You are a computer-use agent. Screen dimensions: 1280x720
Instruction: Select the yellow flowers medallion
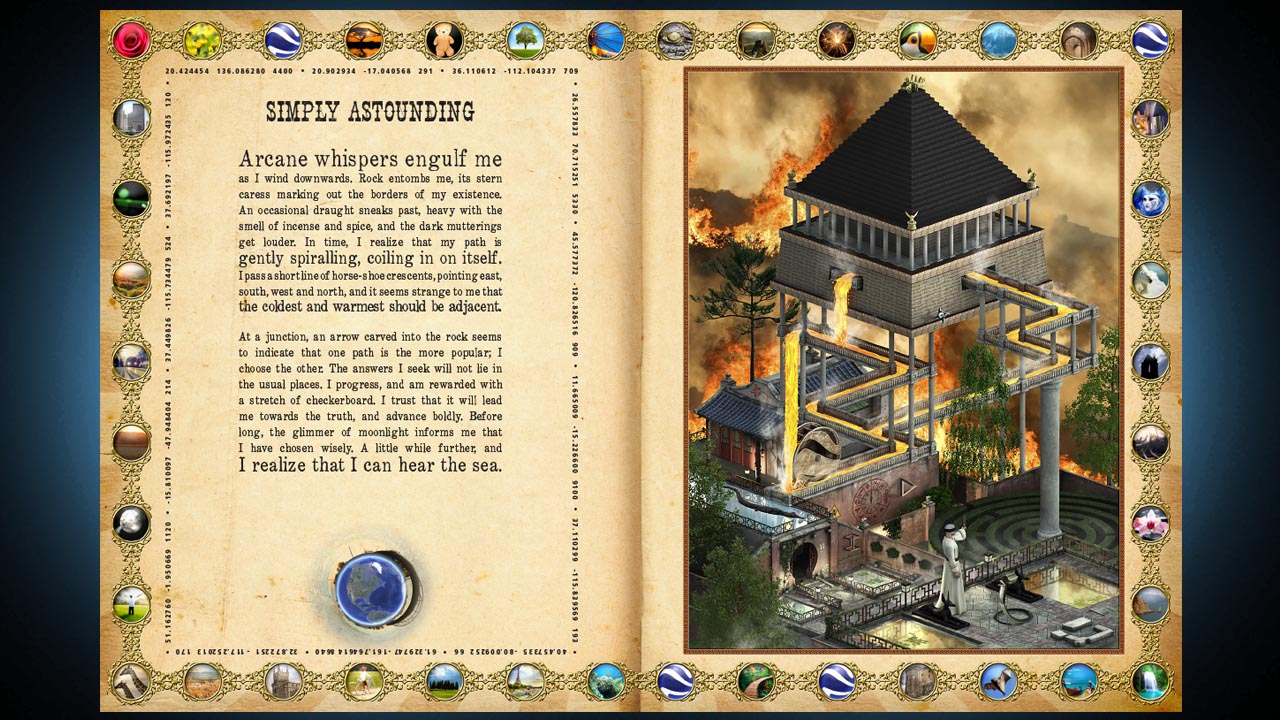tap(200, 40)
